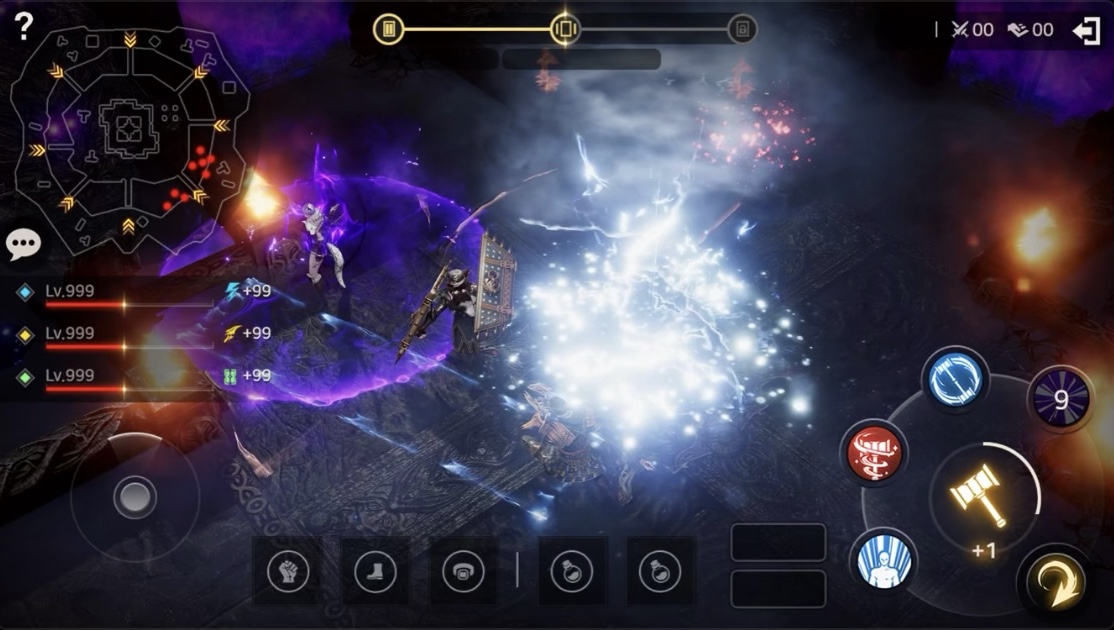This screenshot has width=1114, height=630.
Task: Tap the skill showing cooldown 9
Action: click(x=1060, y=398)
